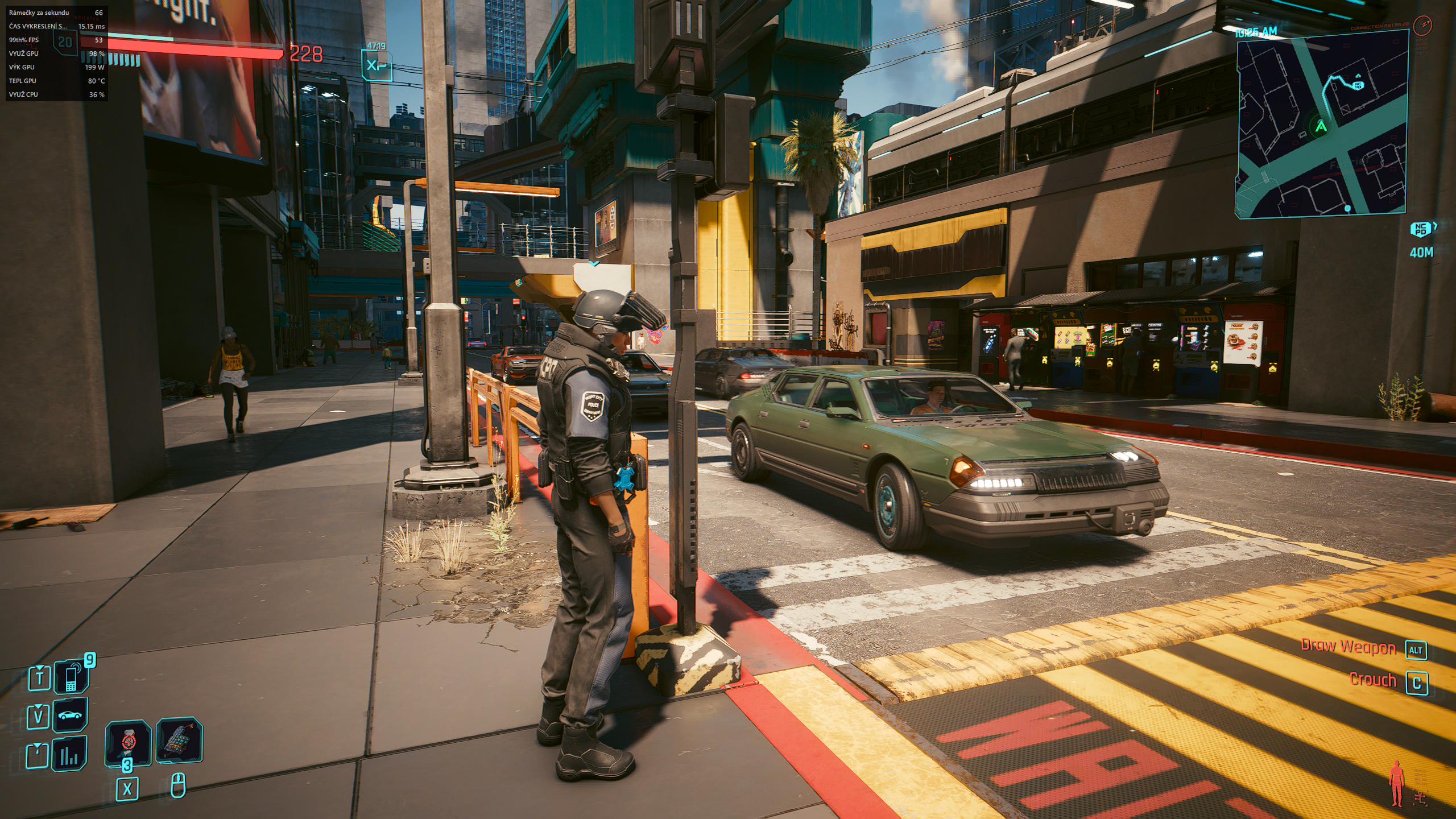Select the grenade gadget quick slot
The width and height of the screenshot is (1456, 819).
click(179, 740)
